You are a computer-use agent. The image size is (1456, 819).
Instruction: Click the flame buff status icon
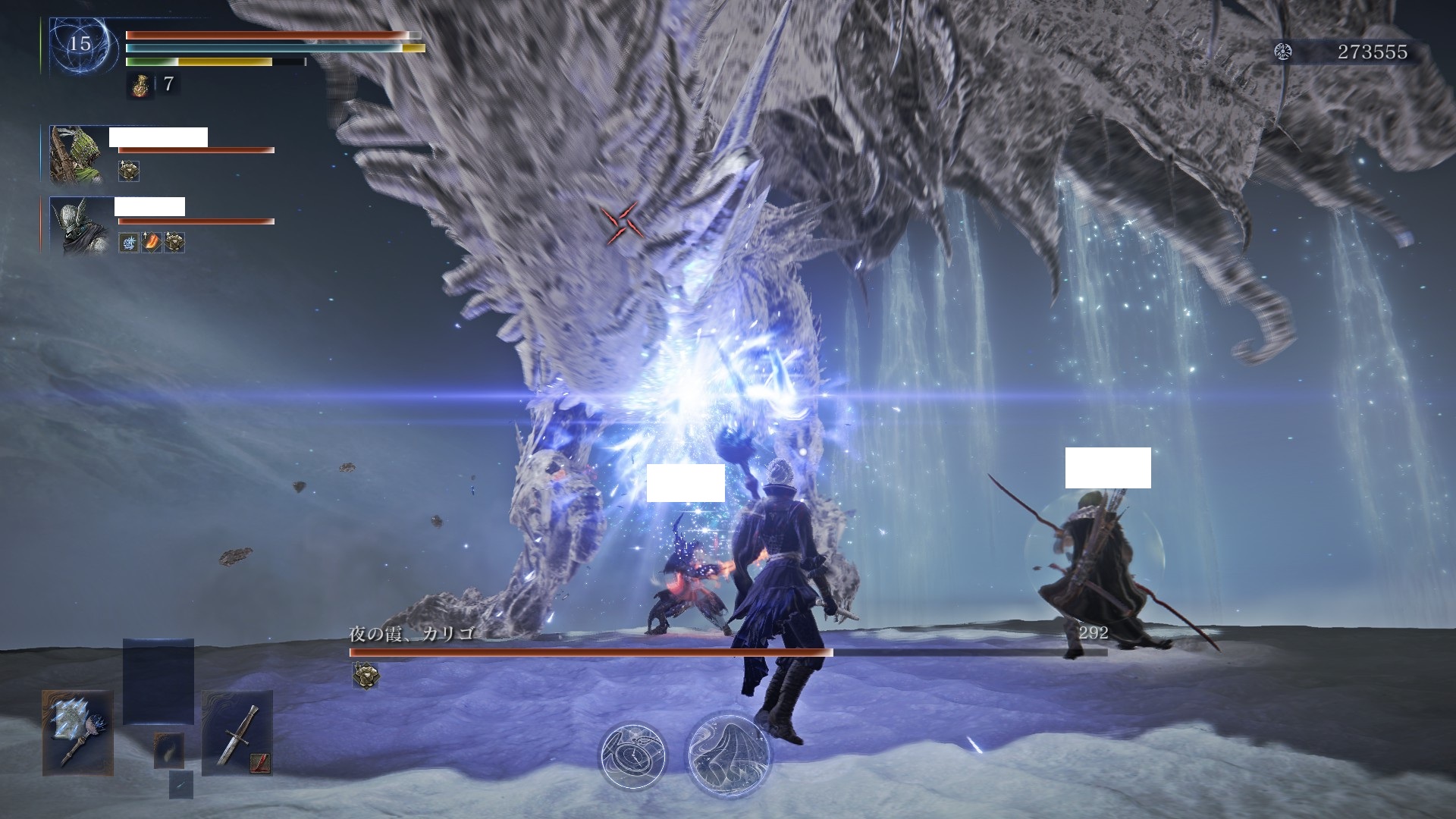(152, 243)
